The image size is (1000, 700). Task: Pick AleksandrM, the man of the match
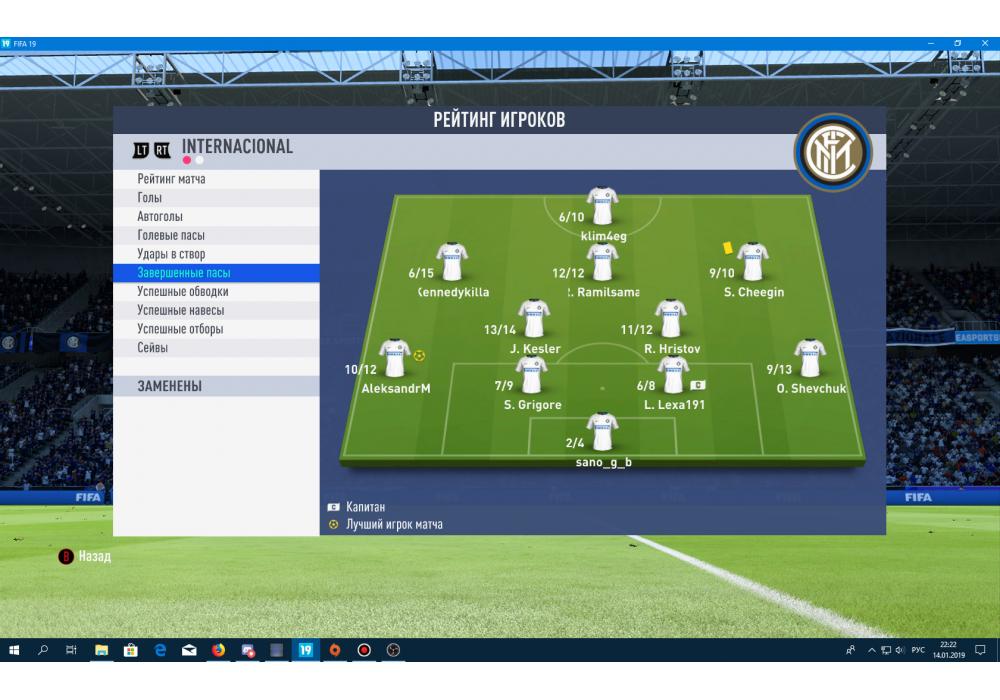(394, 359)
